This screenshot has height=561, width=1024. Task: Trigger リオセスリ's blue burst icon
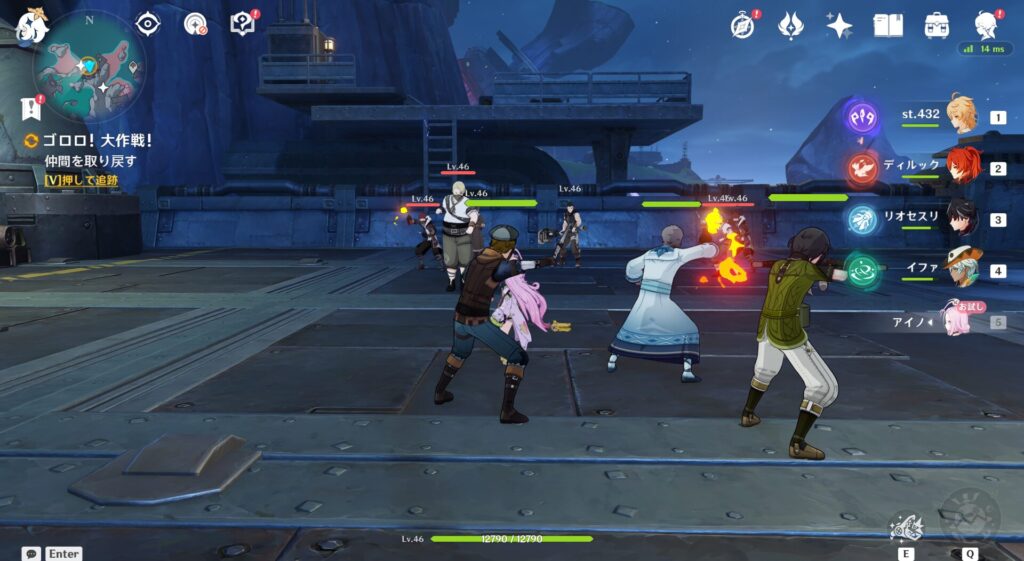[863, 219]
